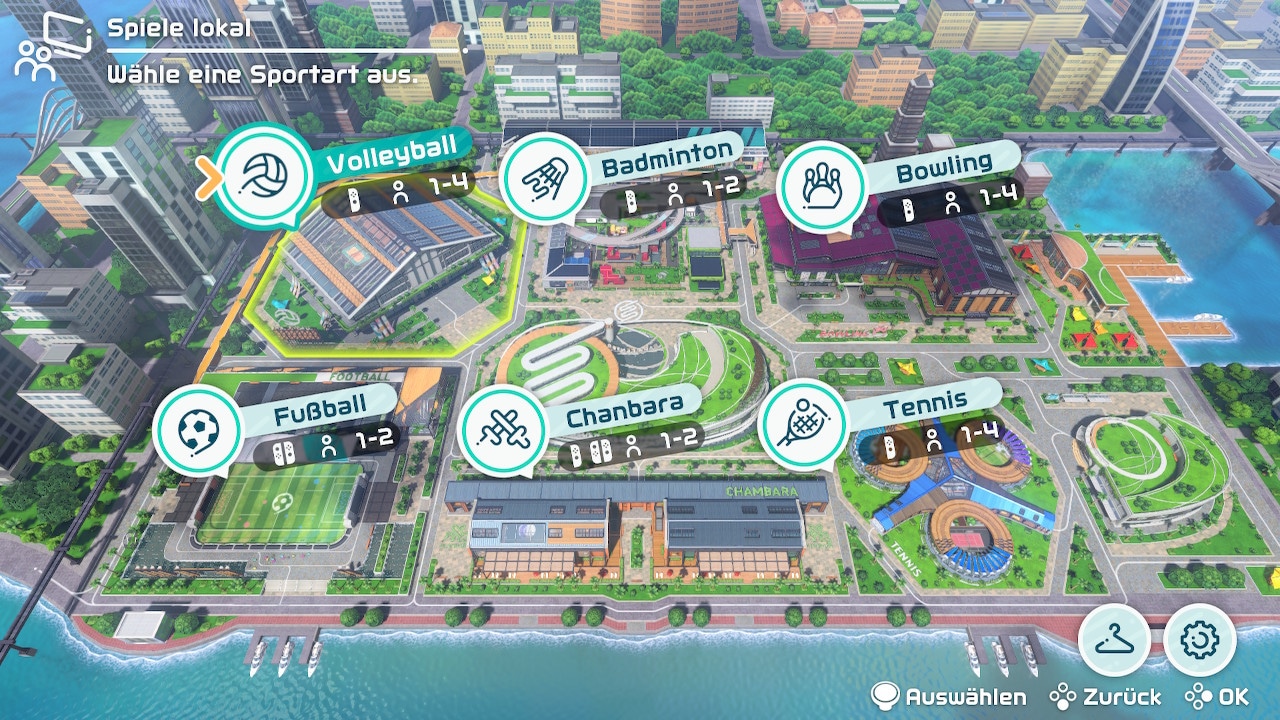Image resolution: width=1280 pixels, height=720 pixels.
Task: Open the clothes hanger customization button
Action: (1114, 639)
